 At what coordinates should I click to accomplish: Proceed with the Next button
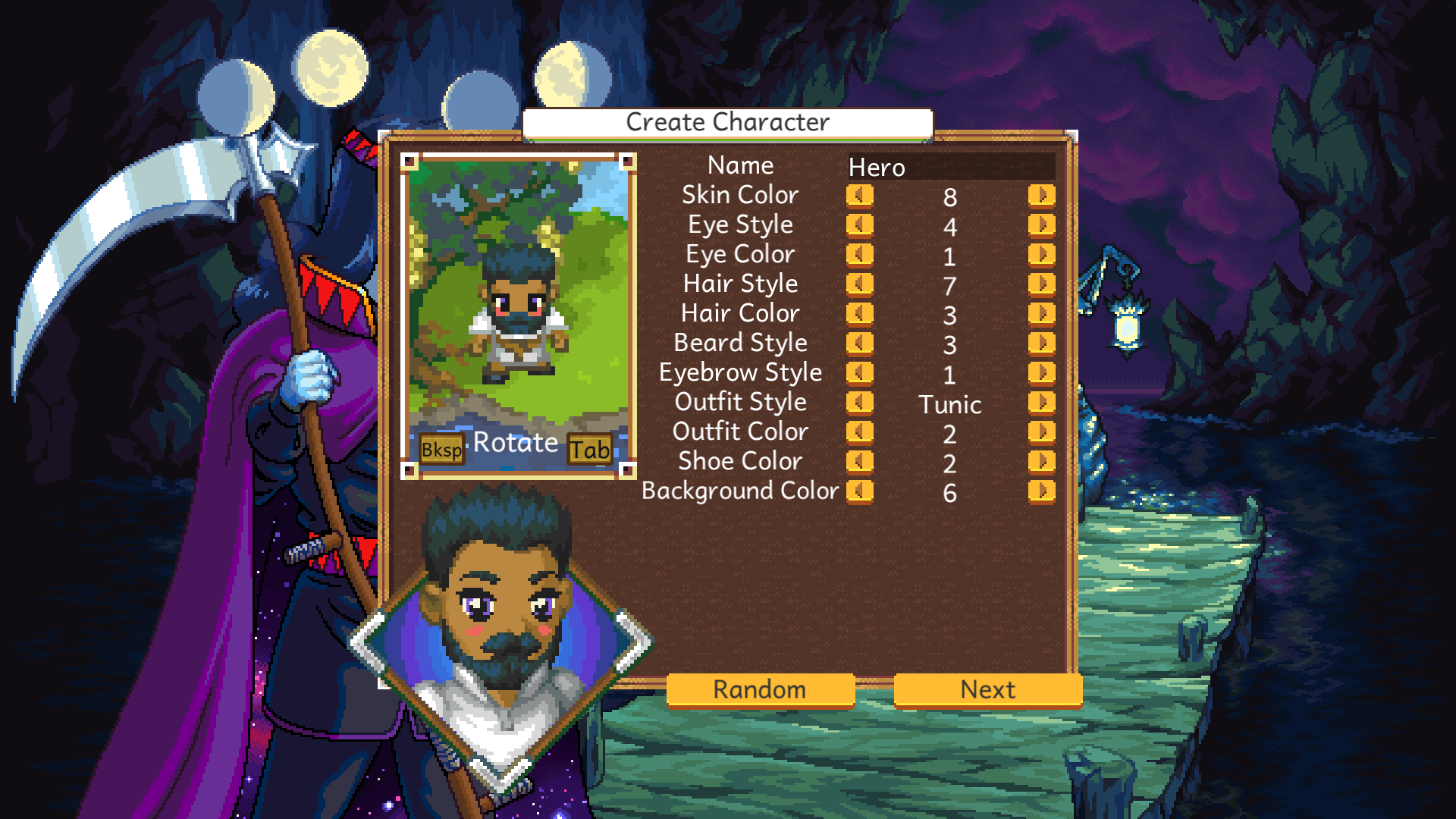tap(987, 689)
